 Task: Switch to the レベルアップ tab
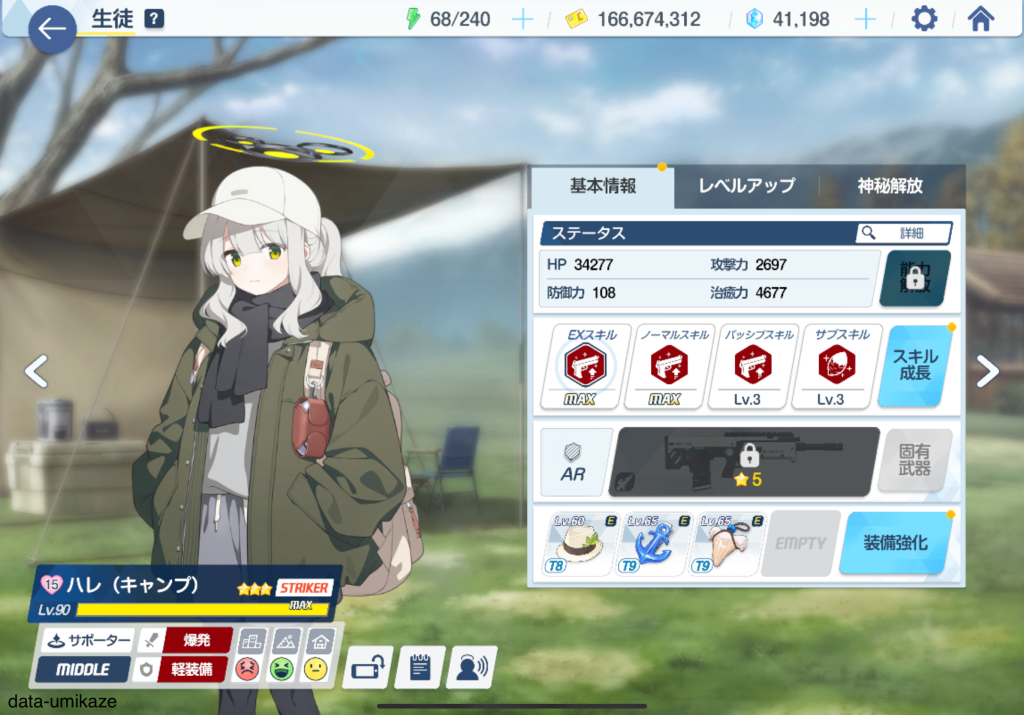(x=746, y=186)
